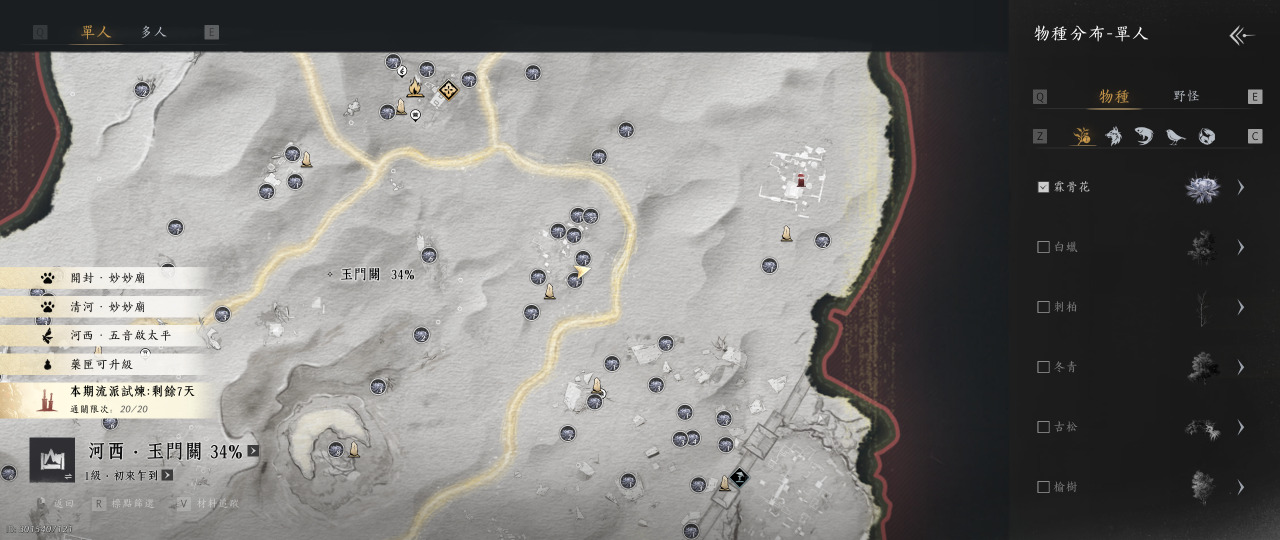Click the 河西 · 玉門關 34% region arrow

tap(253, 451)
